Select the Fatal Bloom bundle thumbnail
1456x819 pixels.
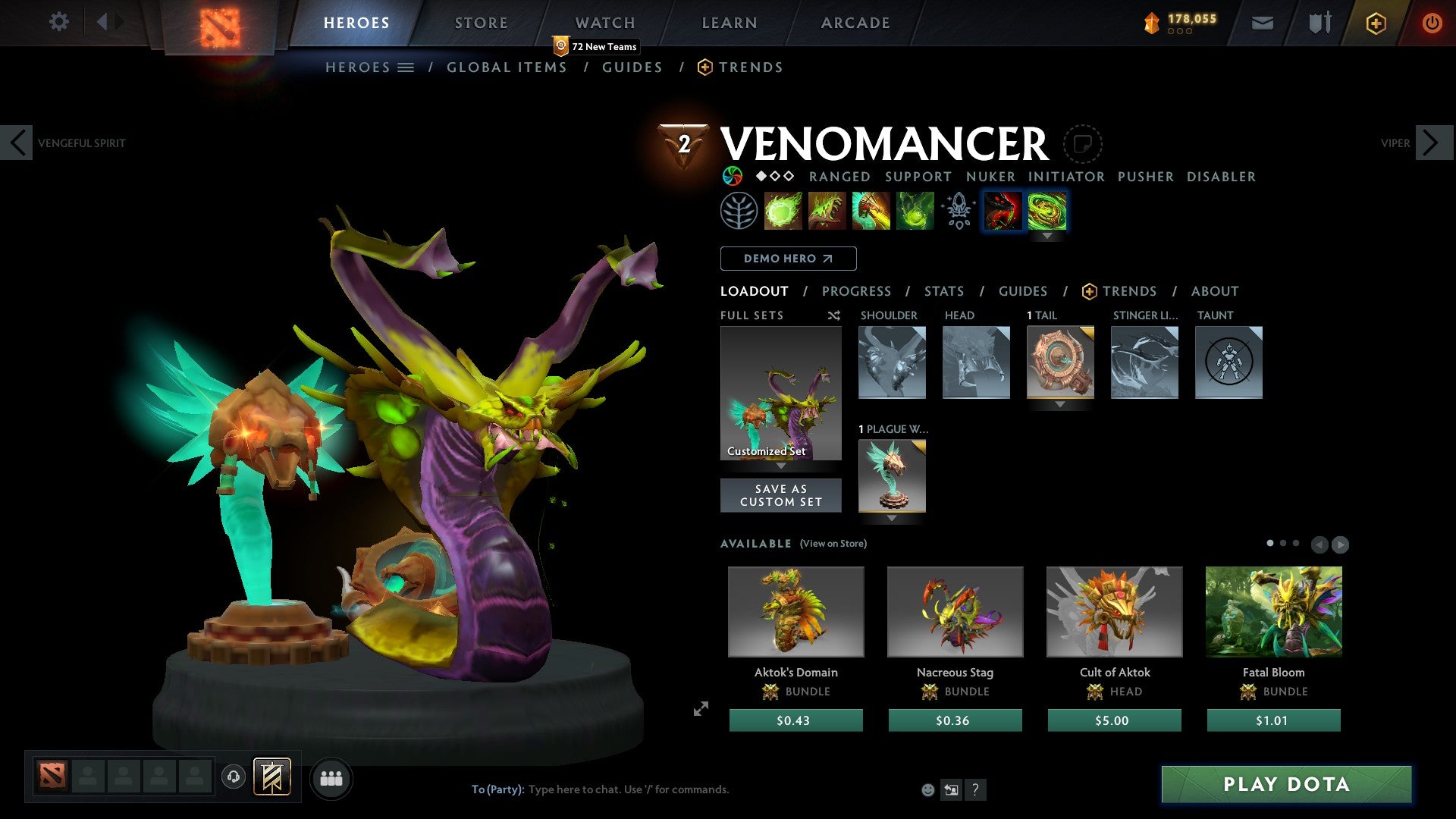point(1273,611)
